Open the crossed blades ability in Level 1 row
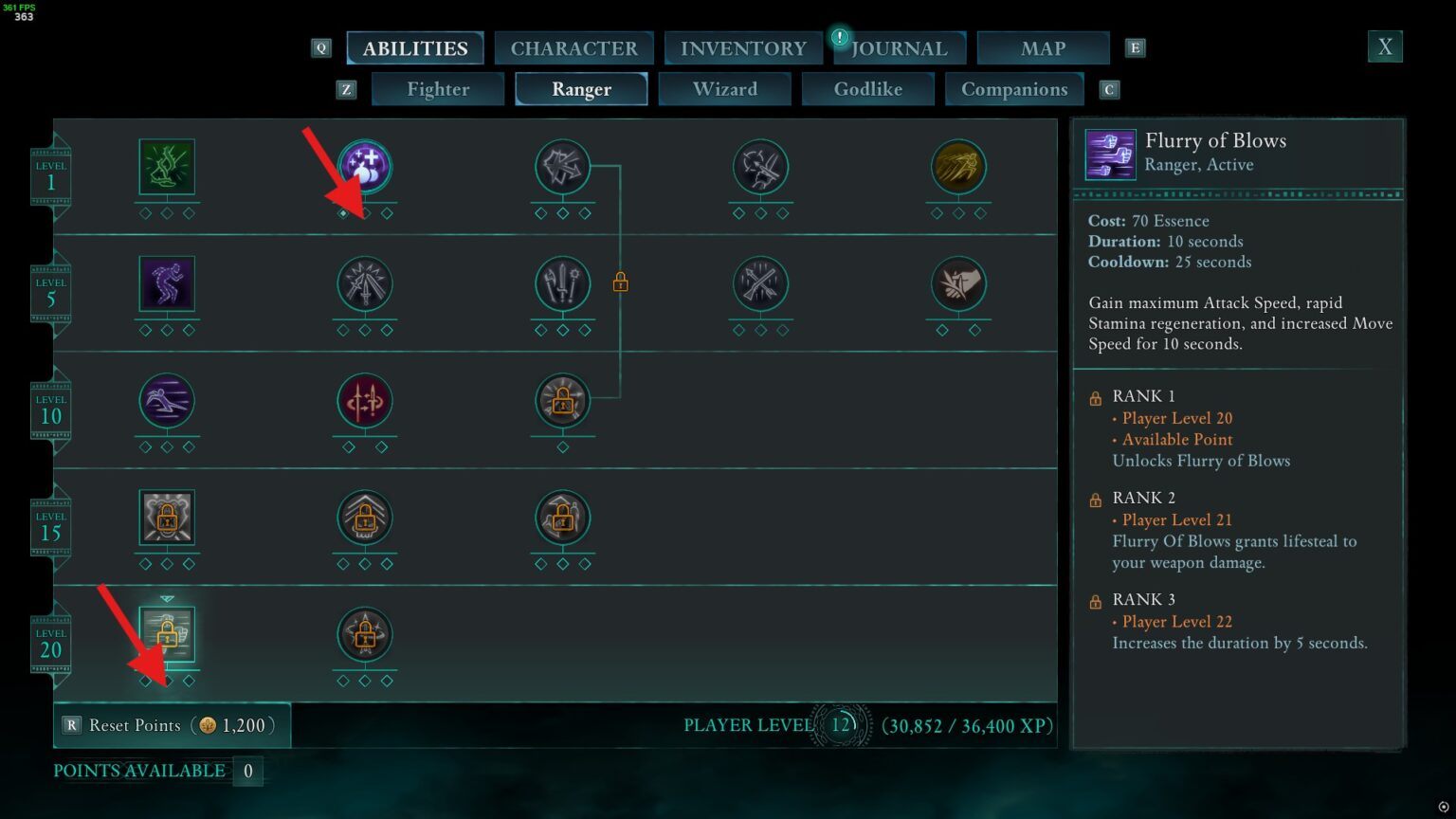This screenshot has width=1456, height=819. tap(562, 166)
